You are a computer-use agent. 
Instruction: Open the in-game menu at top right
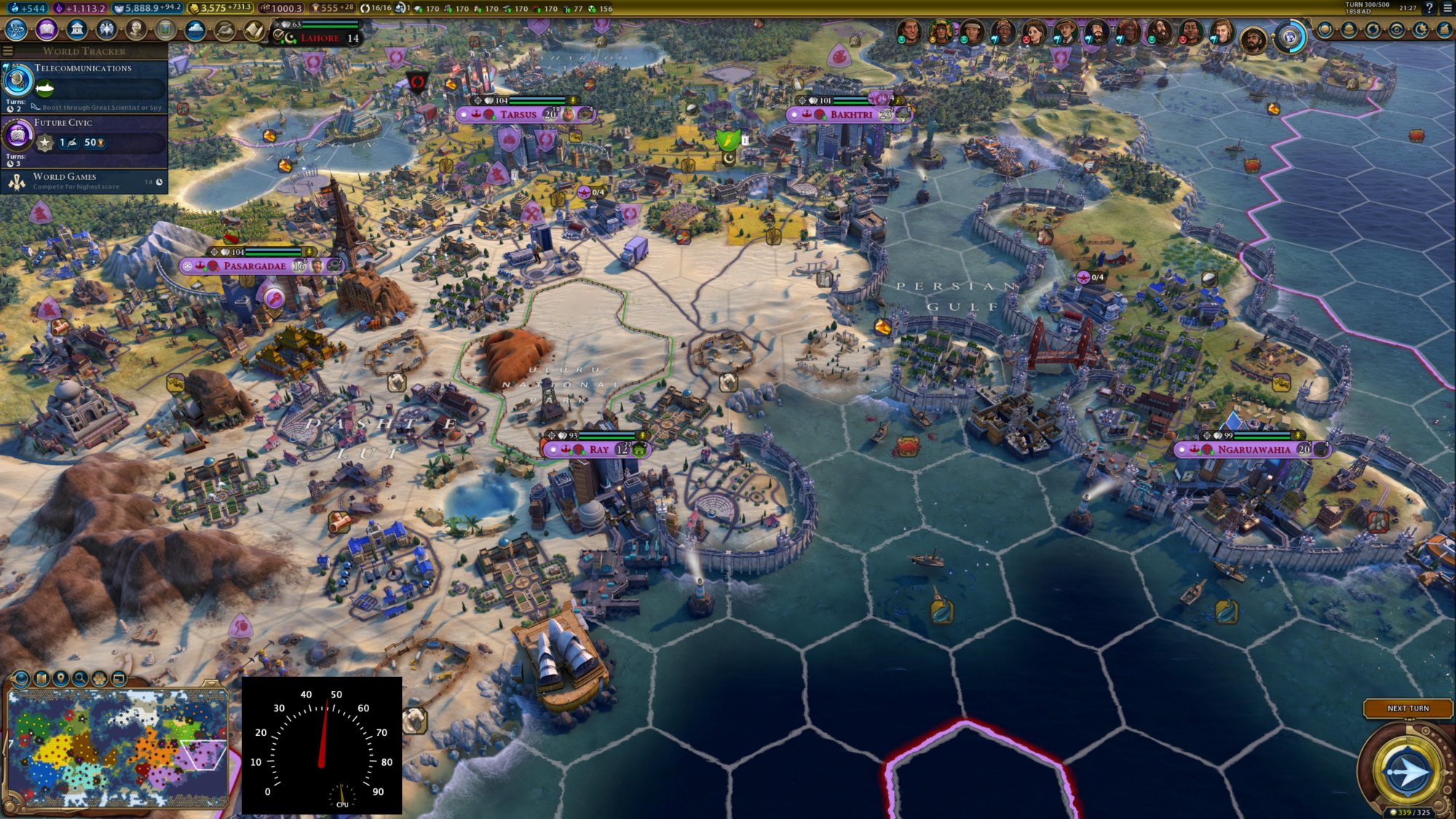point(1448,9)
